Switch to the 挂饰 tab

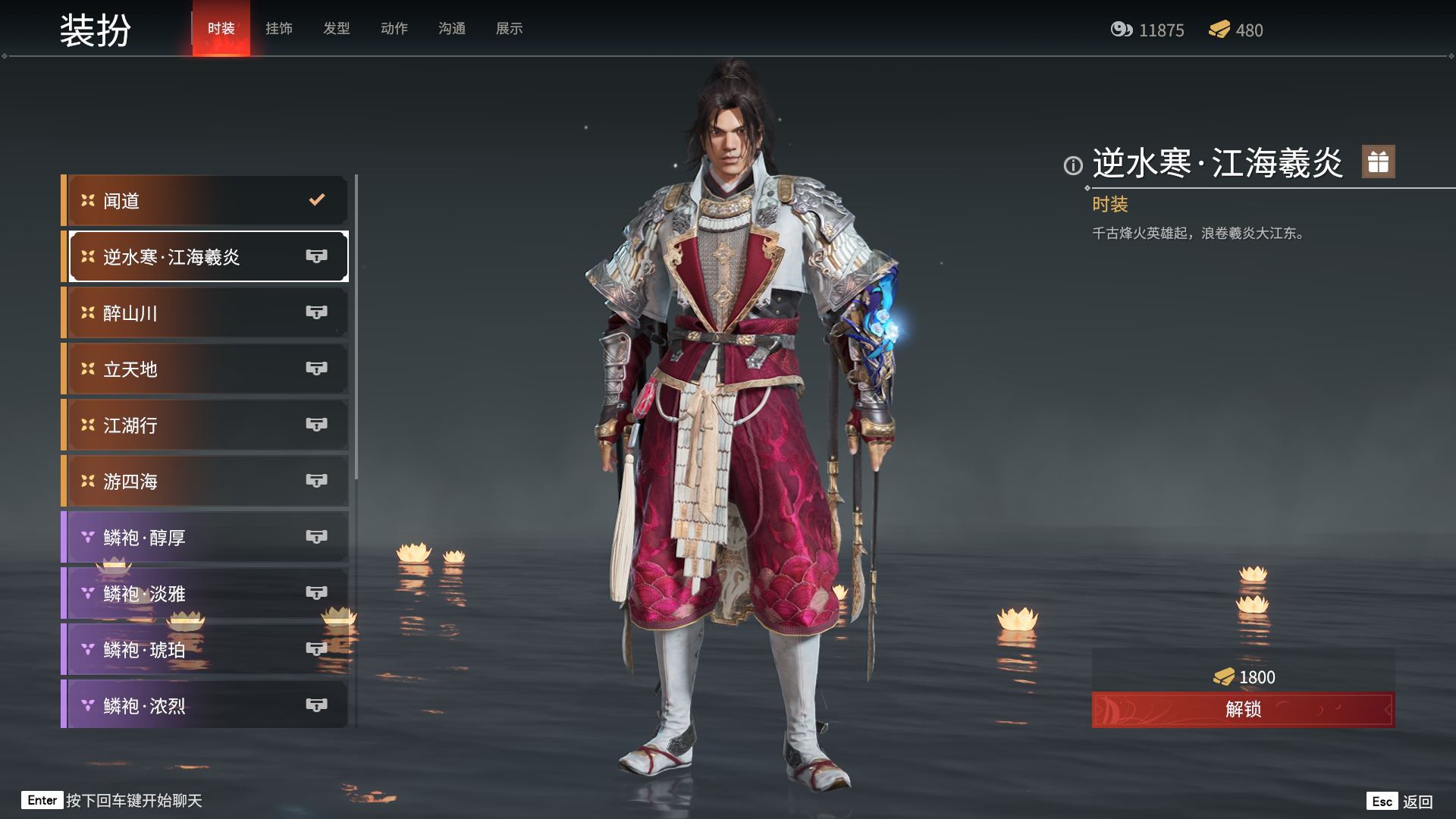pos(278,29)
